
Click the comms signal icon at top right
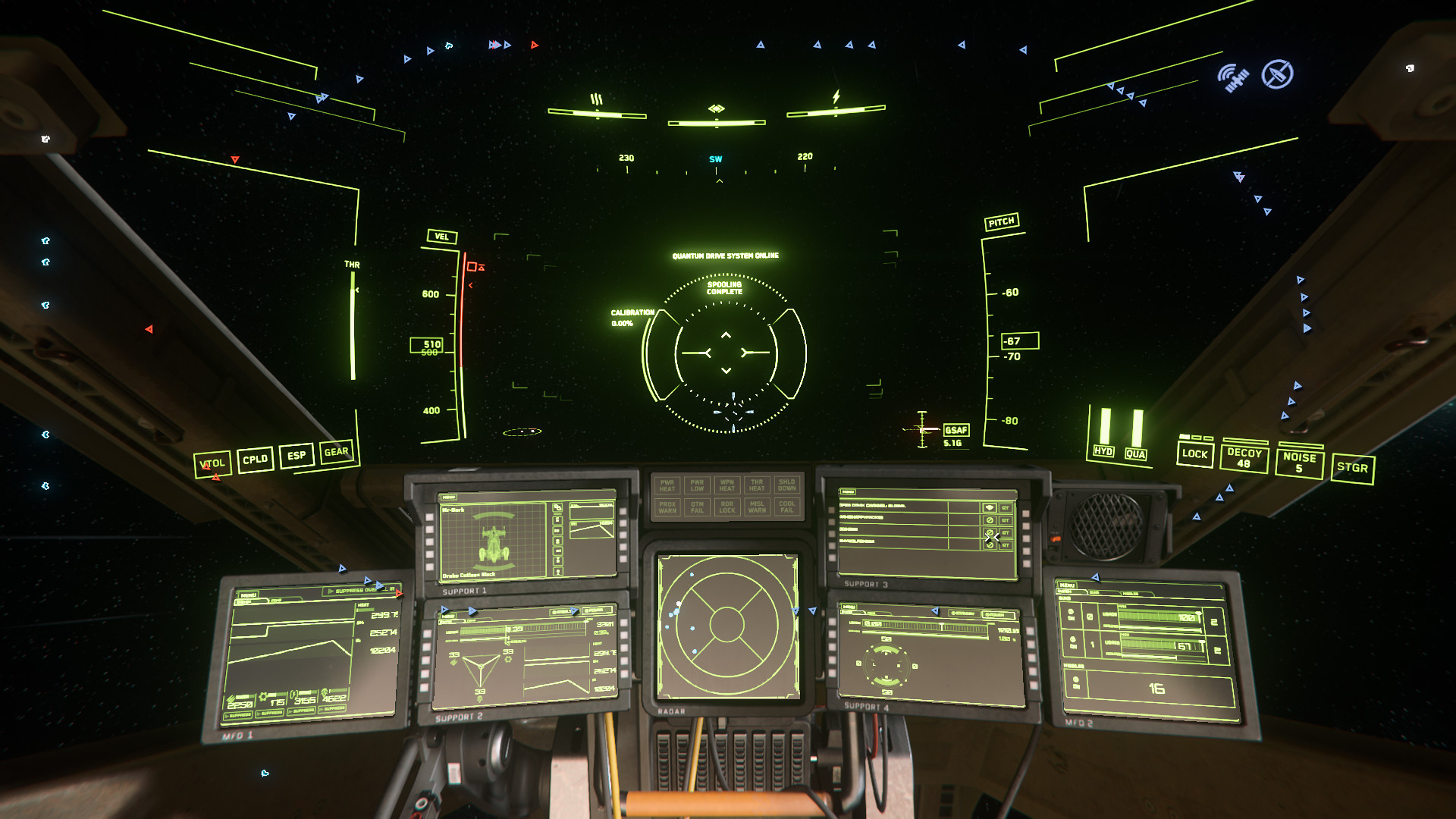click(1235, 76)
